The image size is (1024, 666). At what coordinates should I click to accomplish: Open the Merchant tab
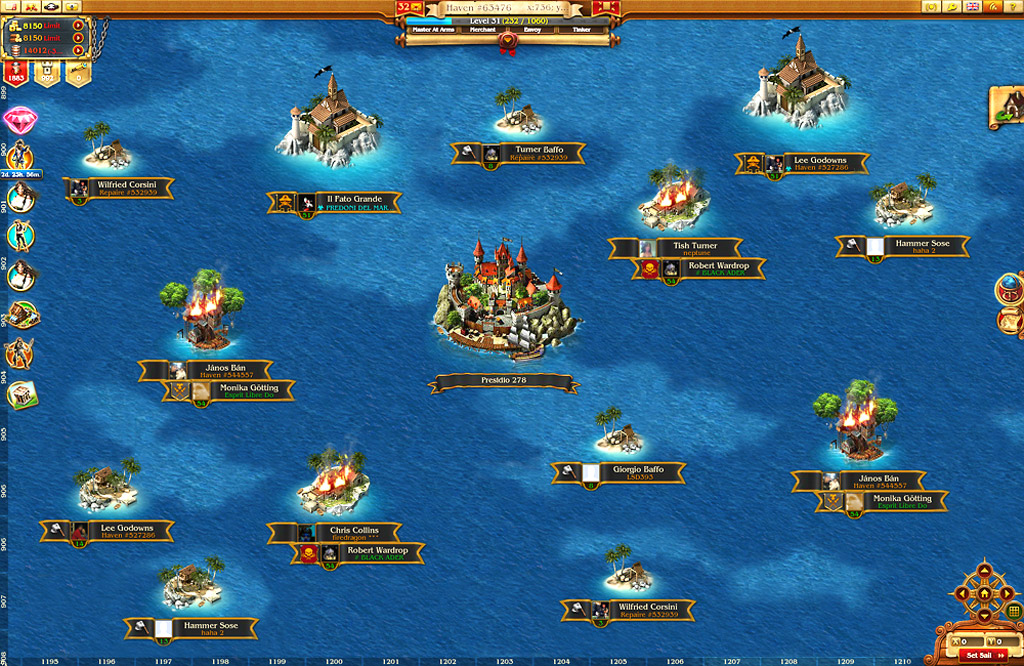483,30
